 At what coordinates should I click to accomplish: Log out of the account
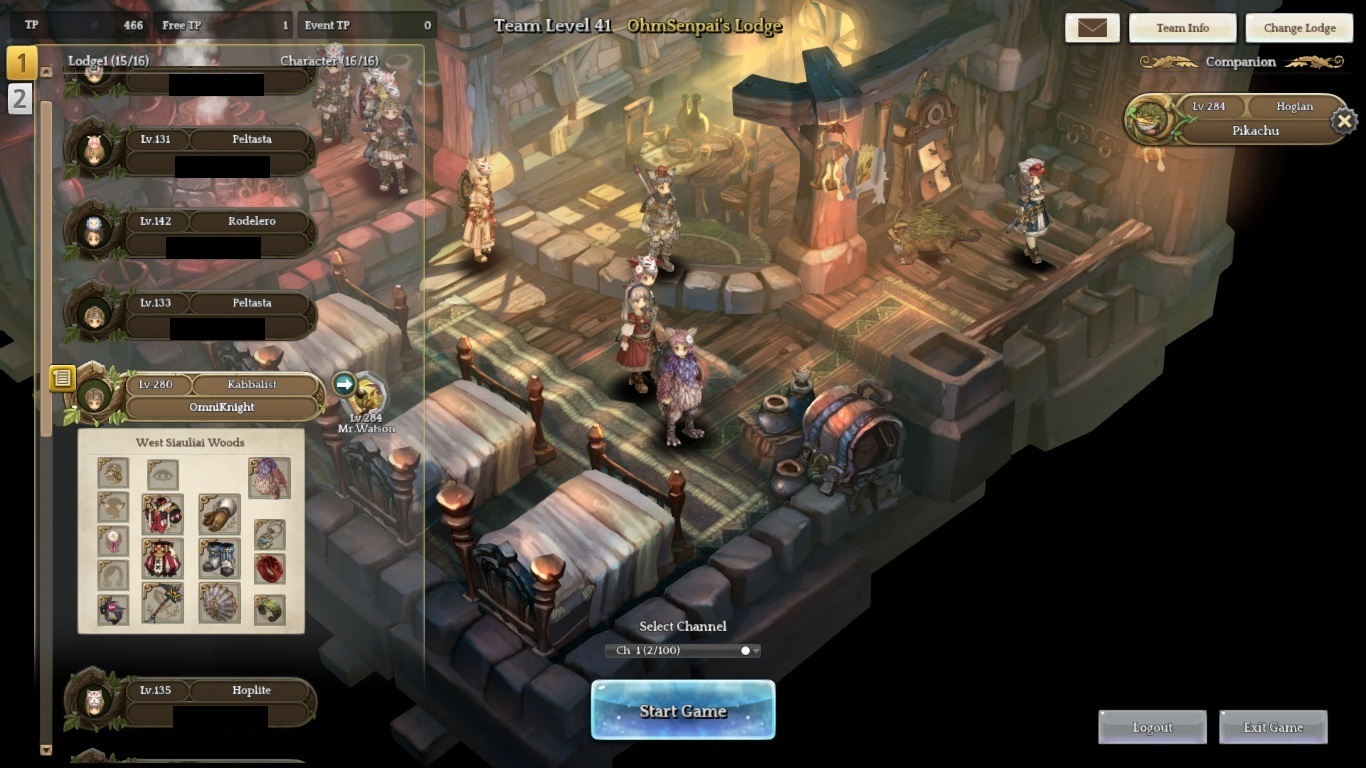coord(1152,727)
